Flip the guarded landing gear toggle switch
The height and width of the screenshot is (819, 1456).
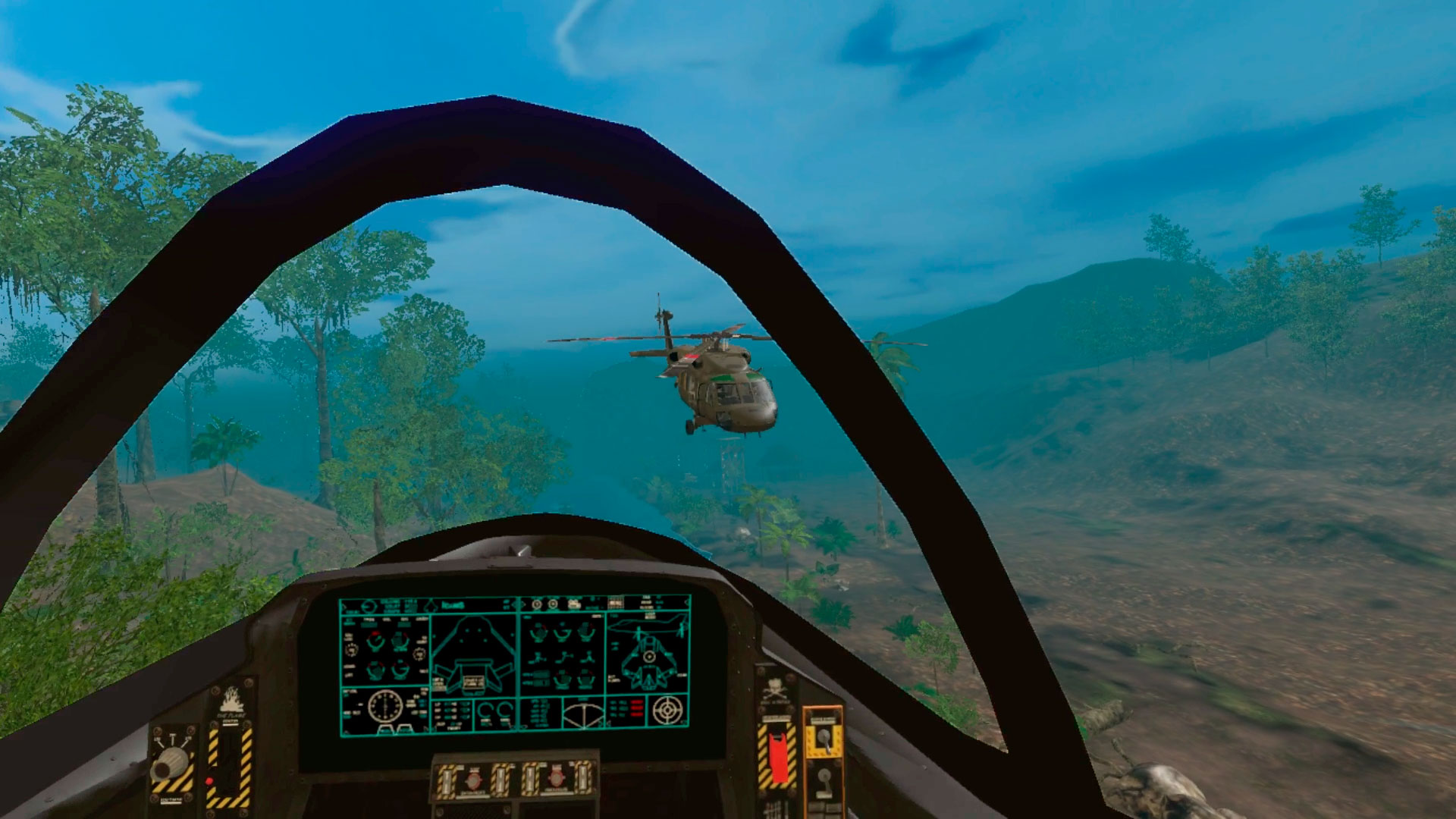tap(823, 740)
